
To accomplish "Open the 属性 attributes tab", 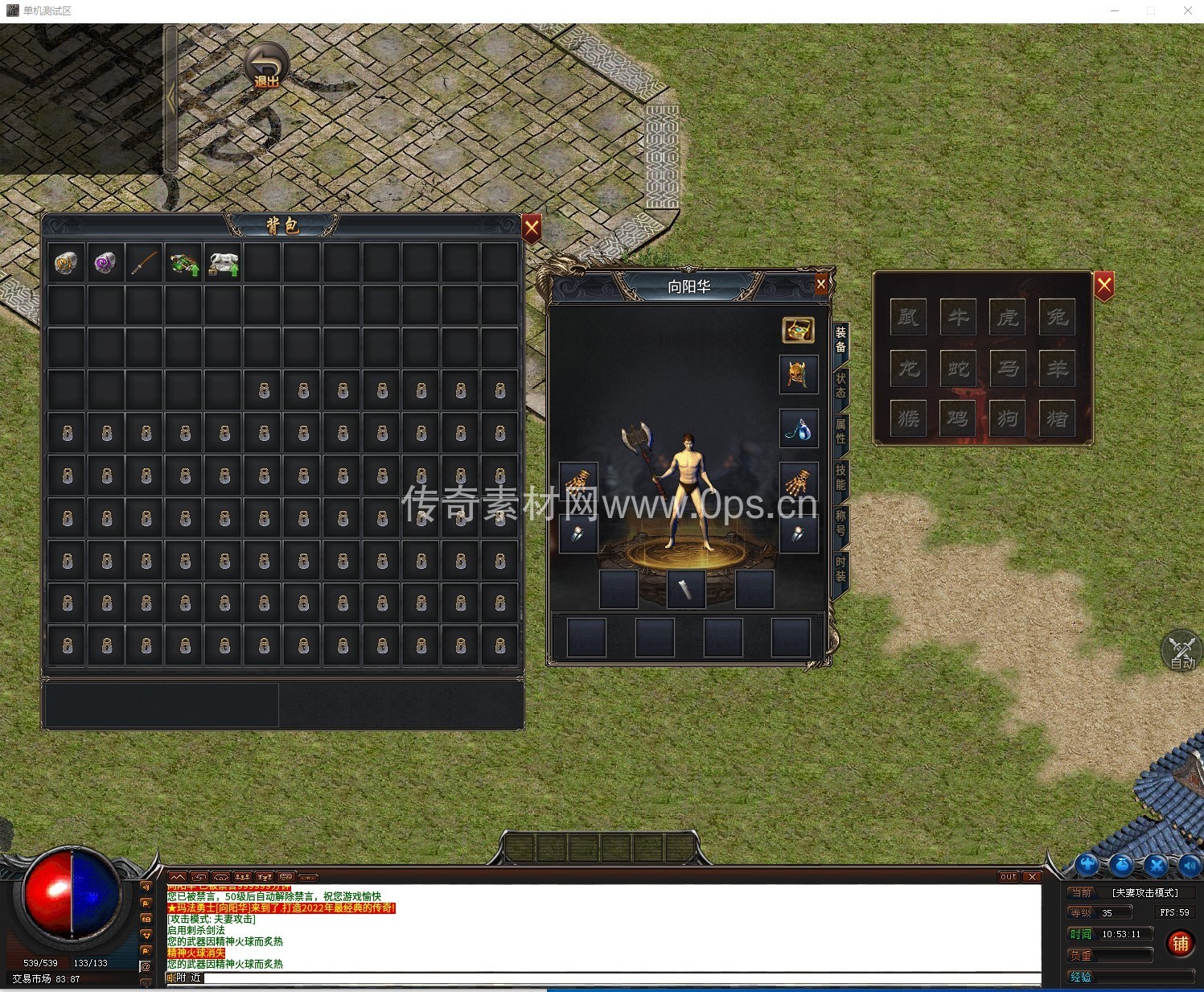I will pyautogui.click(x=840, y=431).
